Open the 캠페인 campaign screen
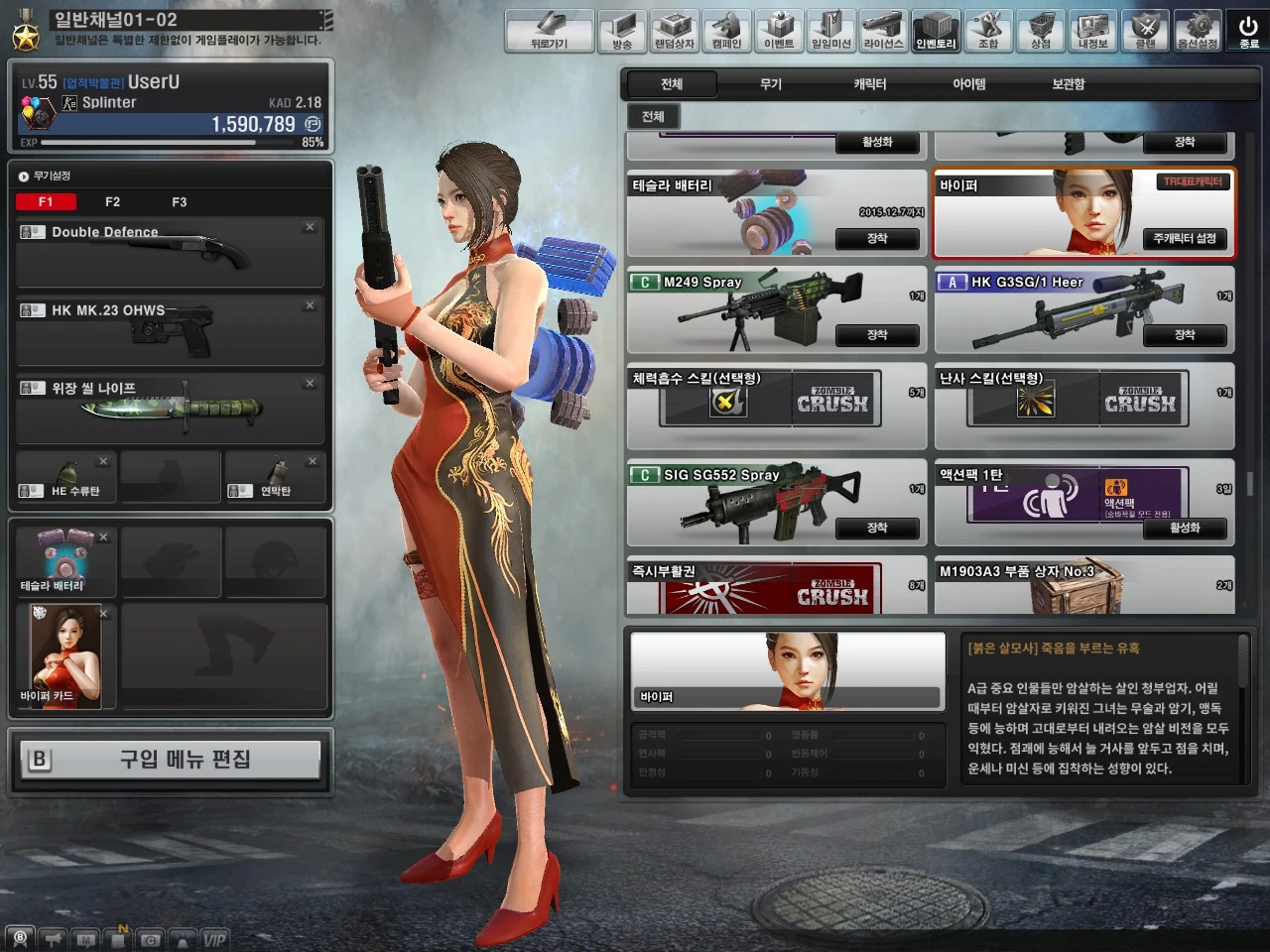 [x=726, y=31]
